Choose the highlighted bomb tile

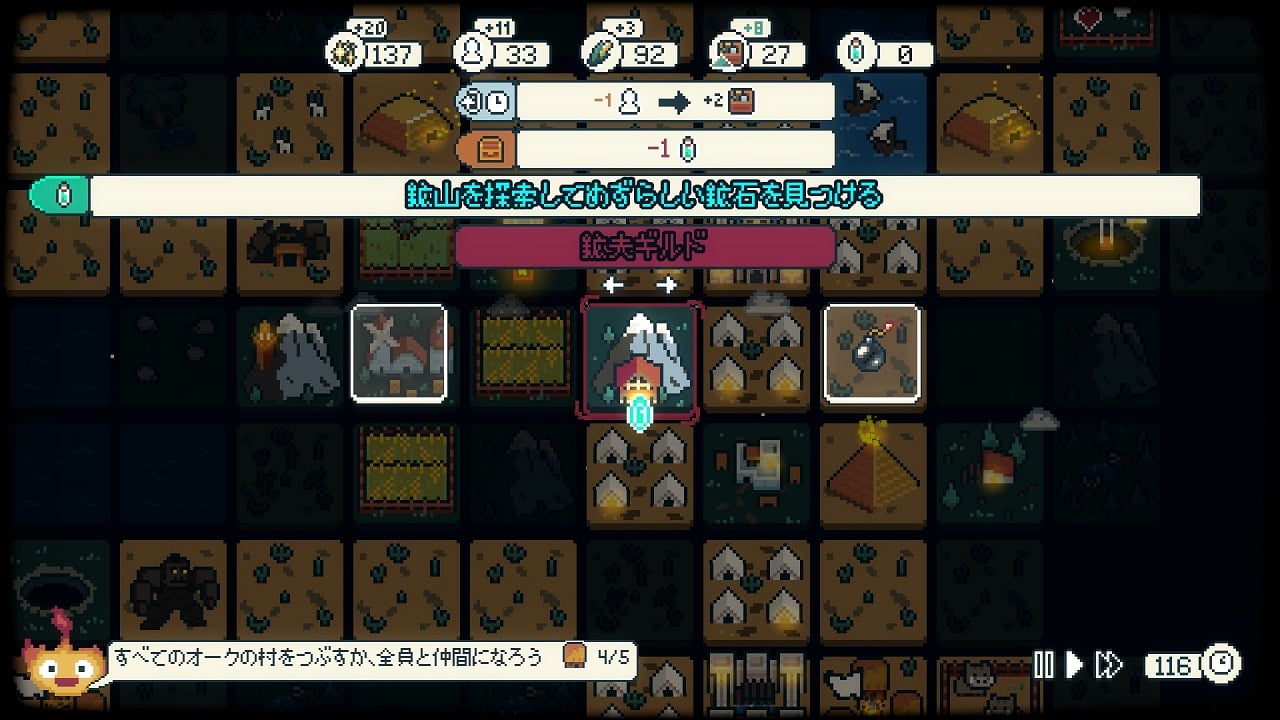pos(871,354)
